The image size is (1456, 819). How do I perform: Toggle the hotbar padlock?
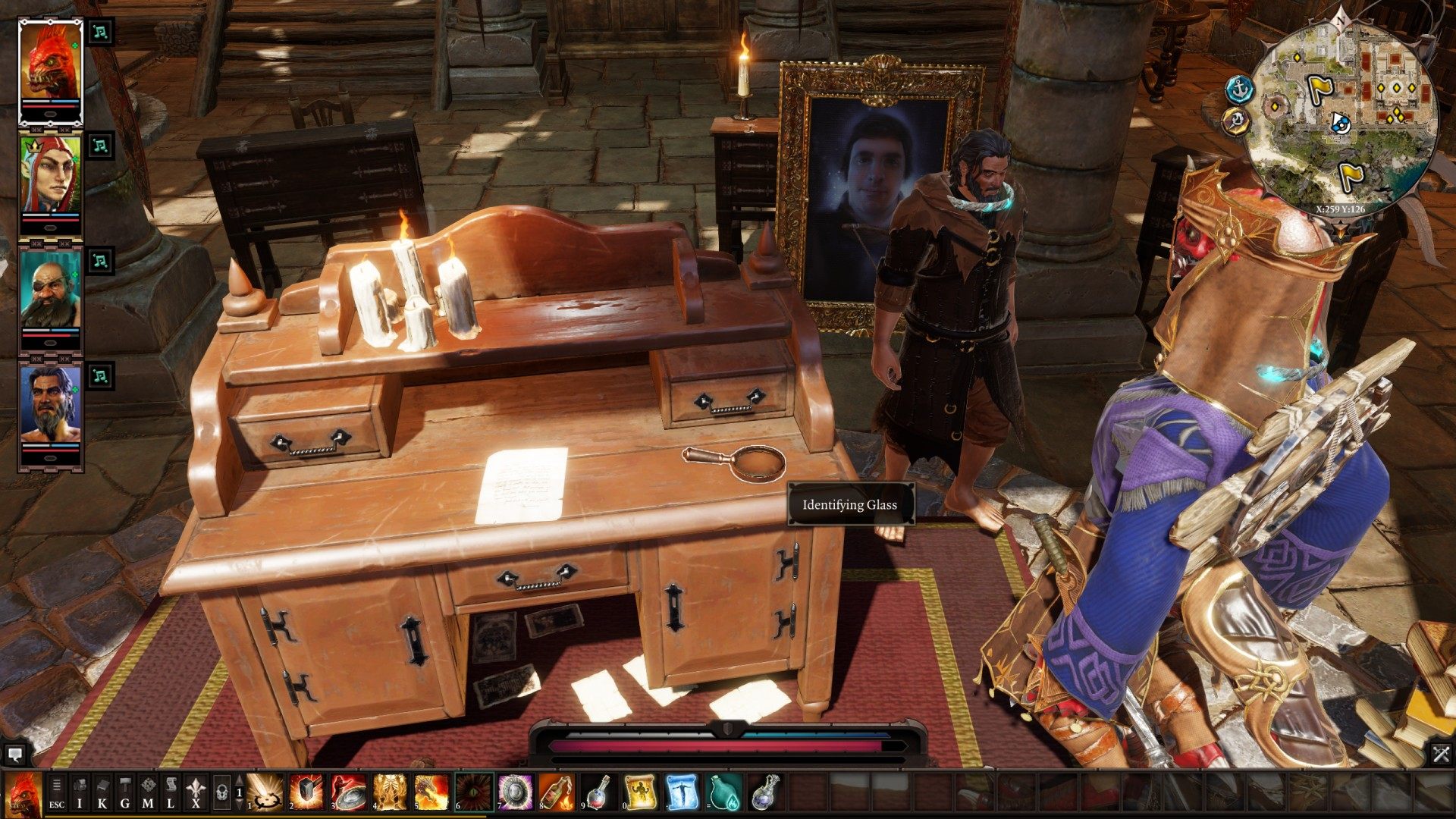pos(221,793)
